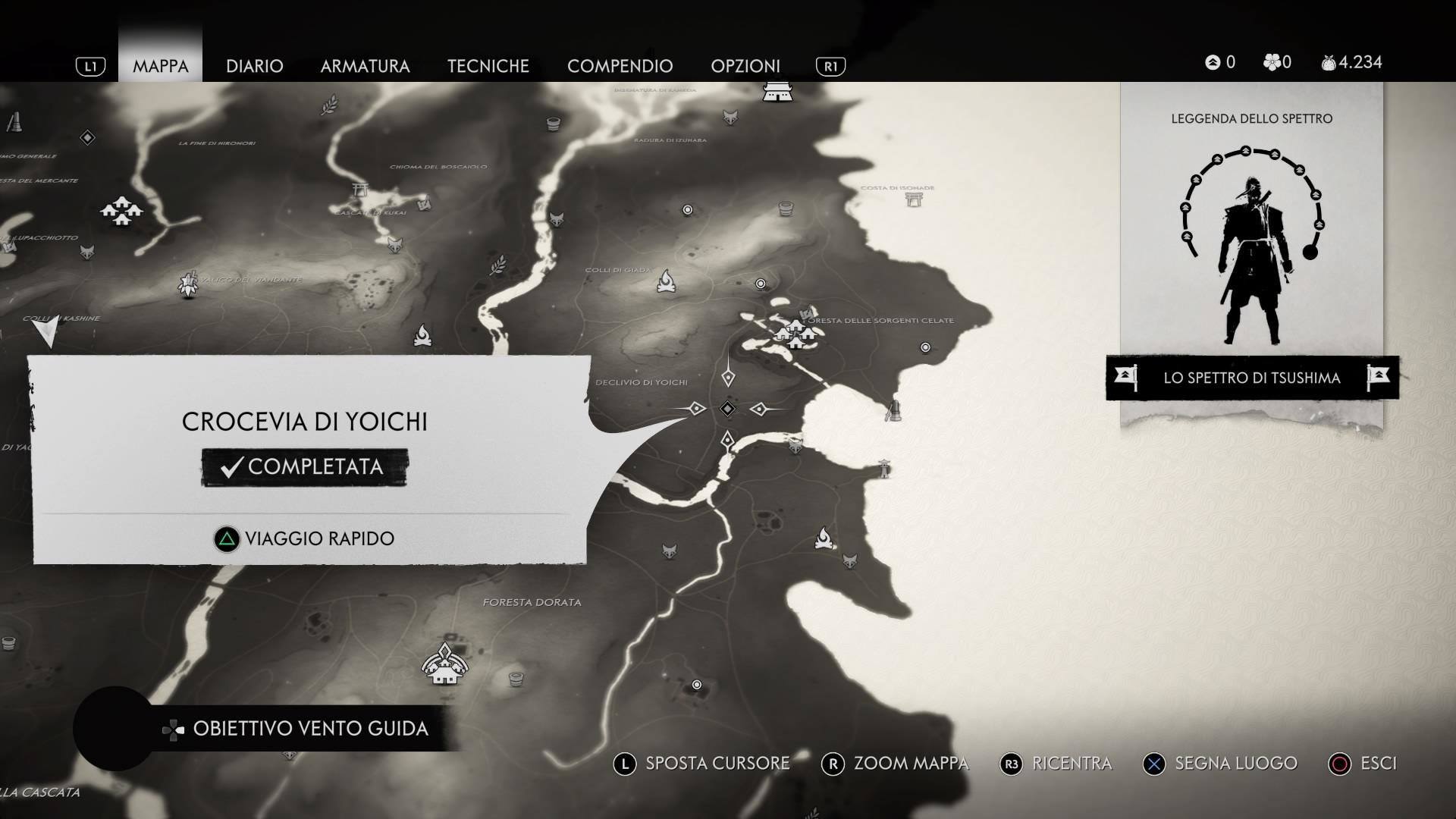Click the torii gate marker at Costa di Isonade

(x=914, y=199)
